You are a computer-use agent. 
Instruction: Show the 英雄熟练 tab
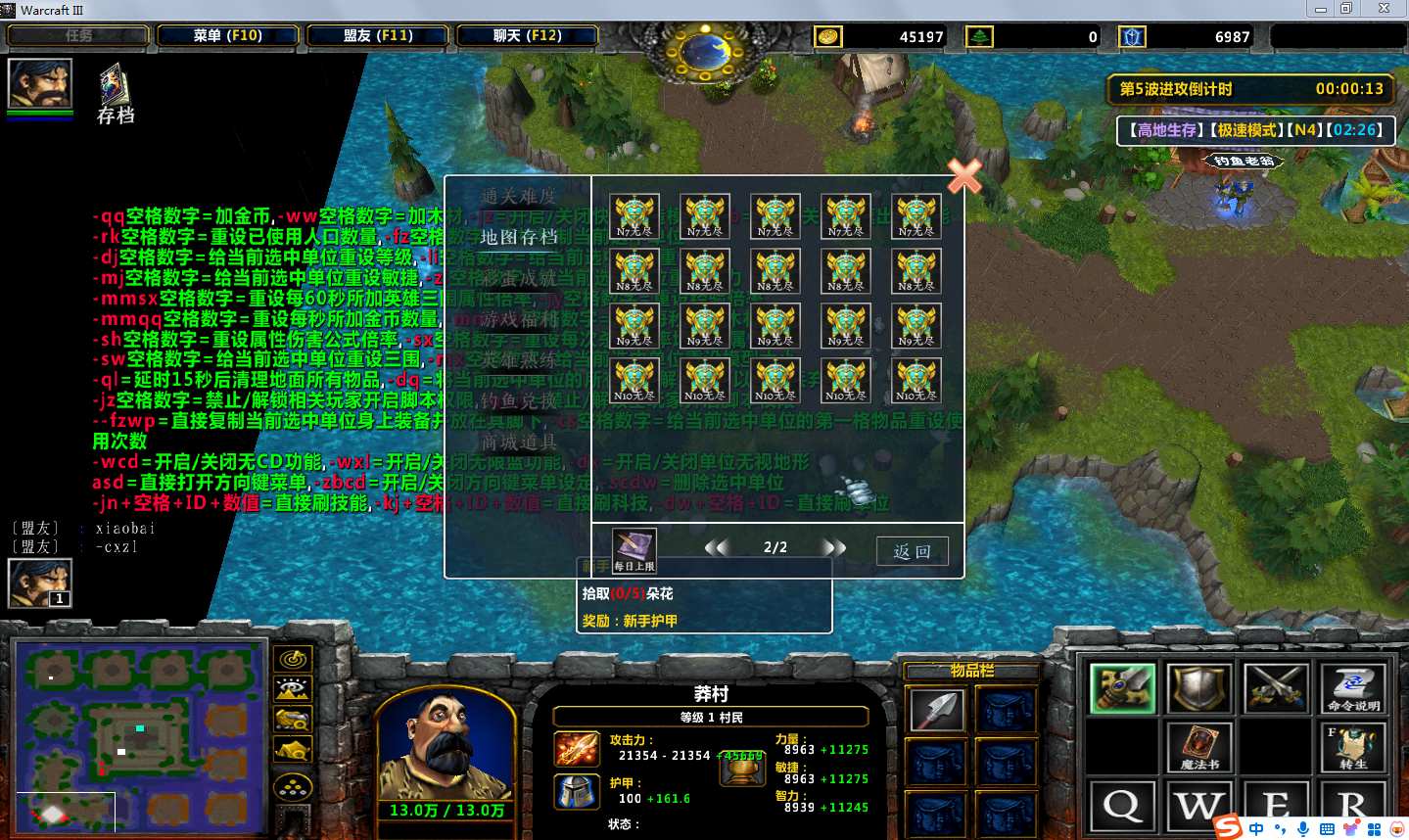click(x=518, y=360)
